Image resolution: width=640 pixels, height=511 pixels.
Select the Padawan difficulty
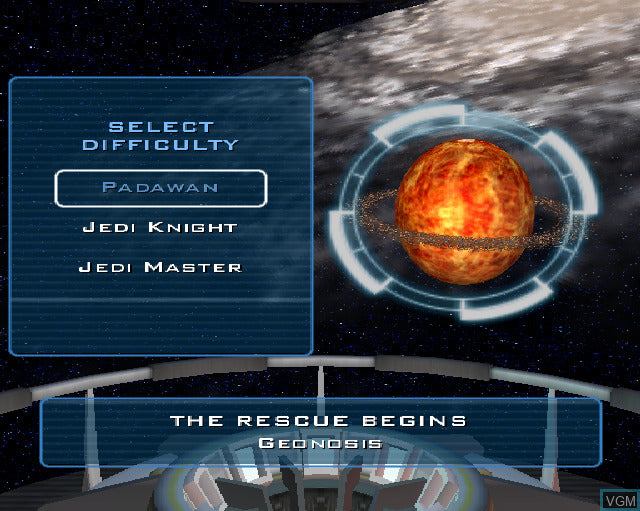pyautogui.click(x=160, y=188)
